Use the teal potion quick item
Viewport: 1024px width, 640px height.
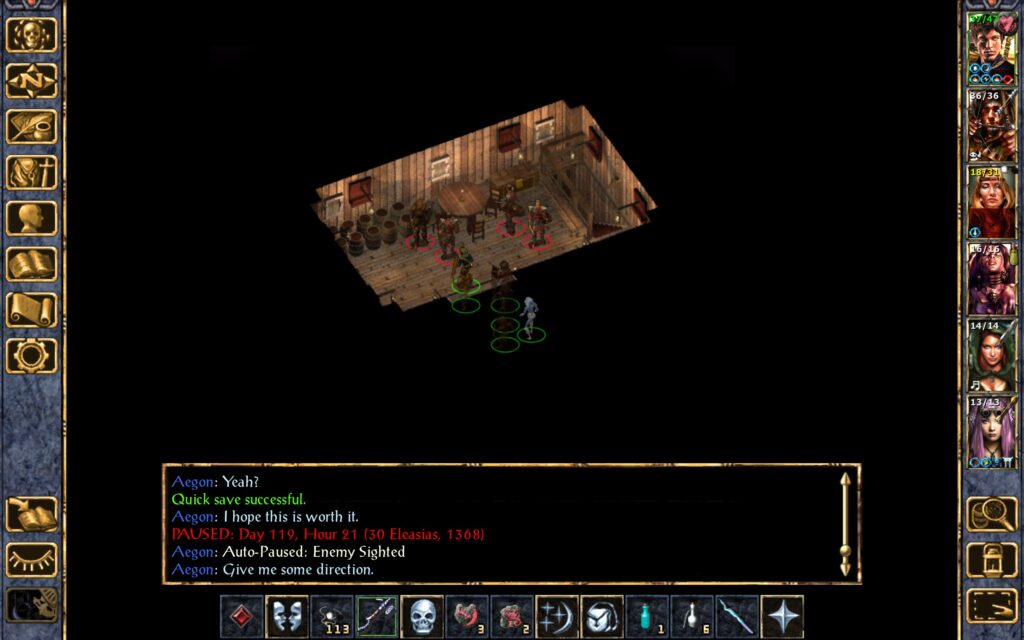tap(648, 616)
